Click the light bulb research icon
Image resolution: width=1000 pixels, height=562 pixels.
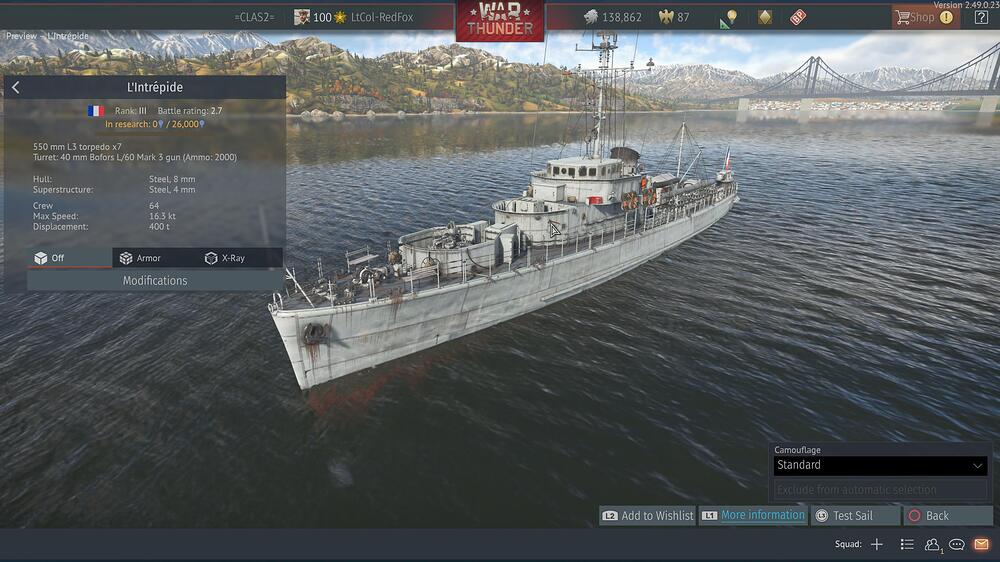[731, 17]
